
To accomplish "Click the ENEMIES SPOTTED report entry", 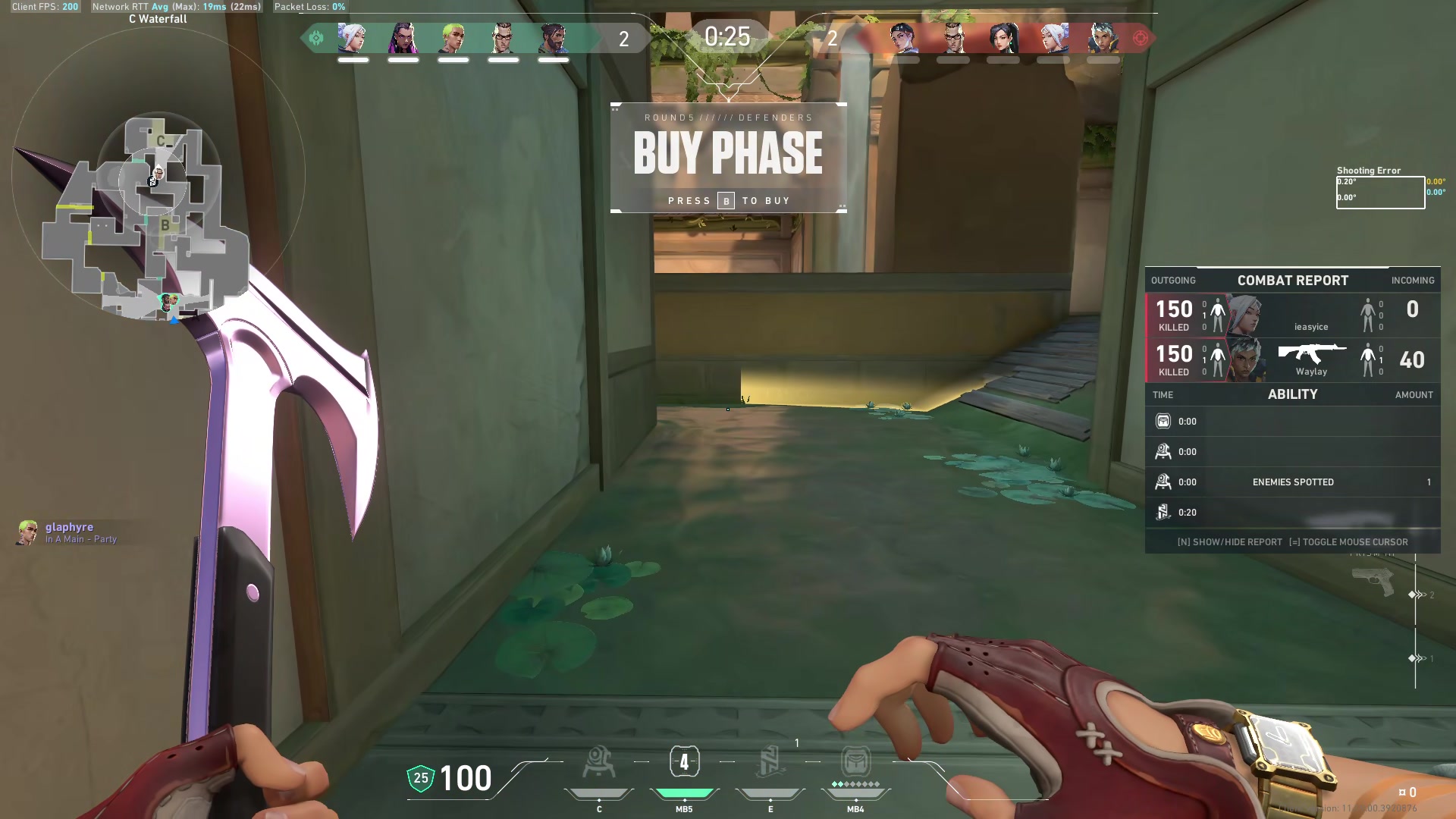I will click(x=1293, y=481).
